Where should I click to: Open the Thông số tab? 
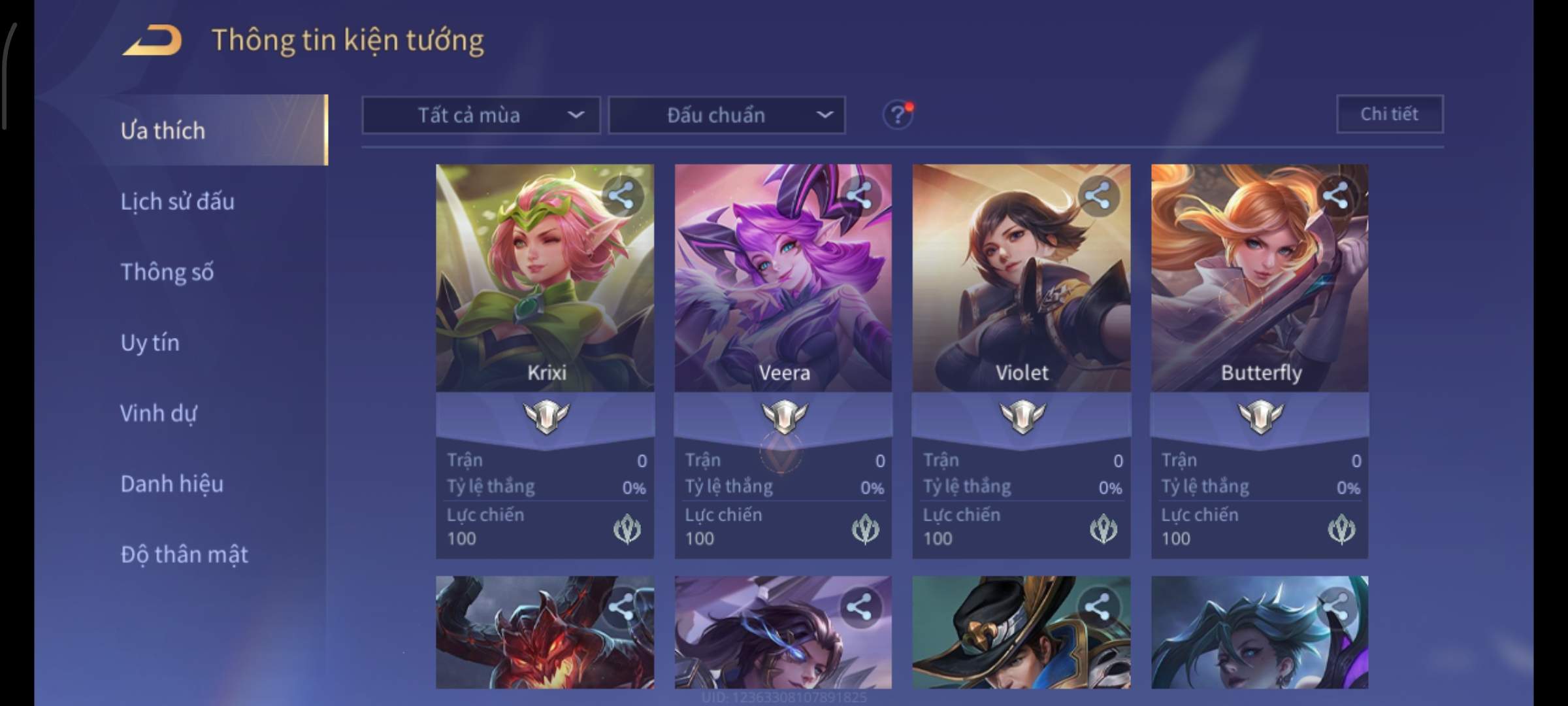click(x=167, y=272)
